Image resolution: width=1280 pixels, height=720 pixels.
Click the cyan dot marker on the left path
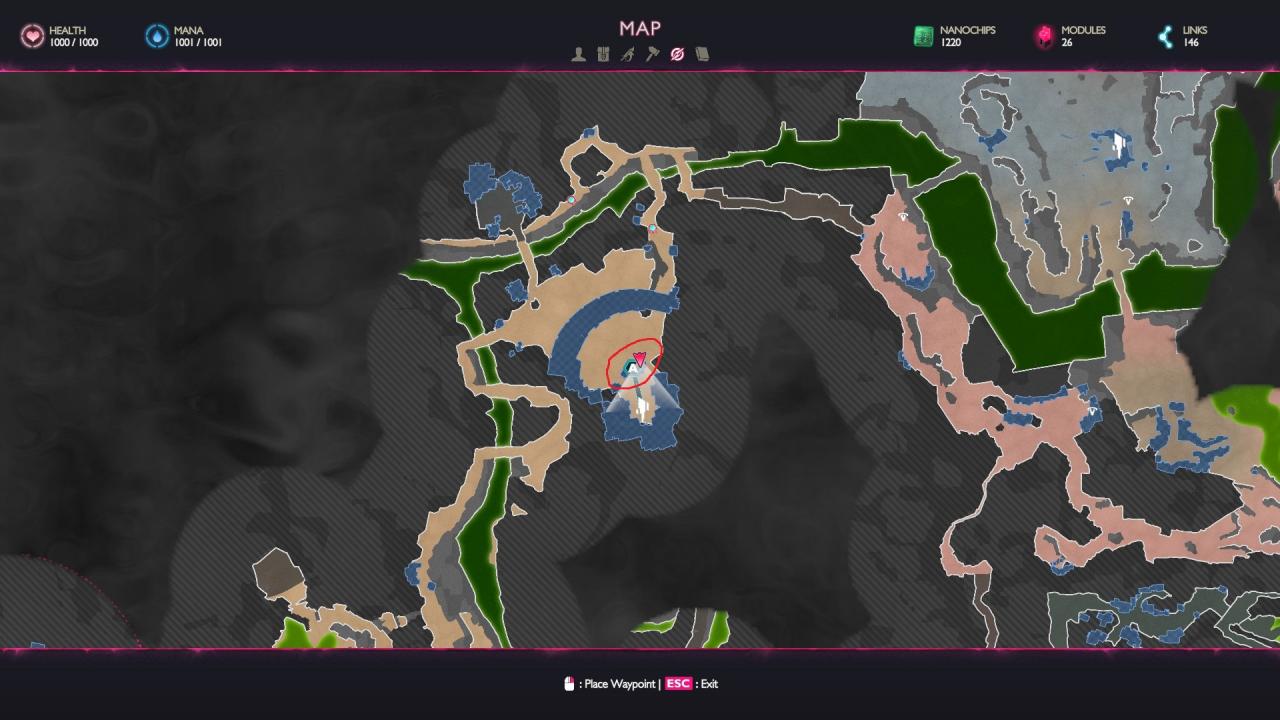click(x=572, y=200)
